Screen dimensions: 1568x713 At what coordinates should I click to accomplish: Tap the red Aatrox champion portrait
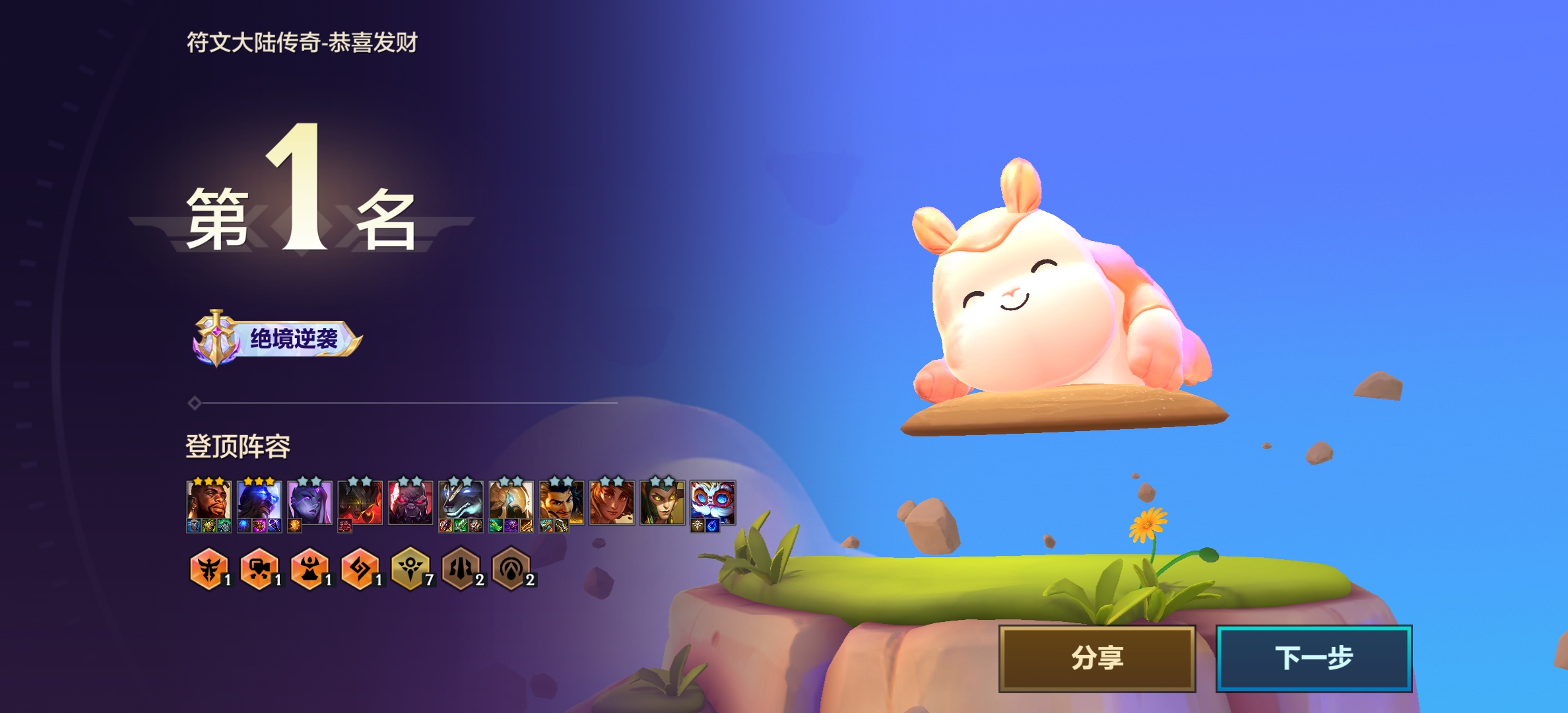coord(360,502)
